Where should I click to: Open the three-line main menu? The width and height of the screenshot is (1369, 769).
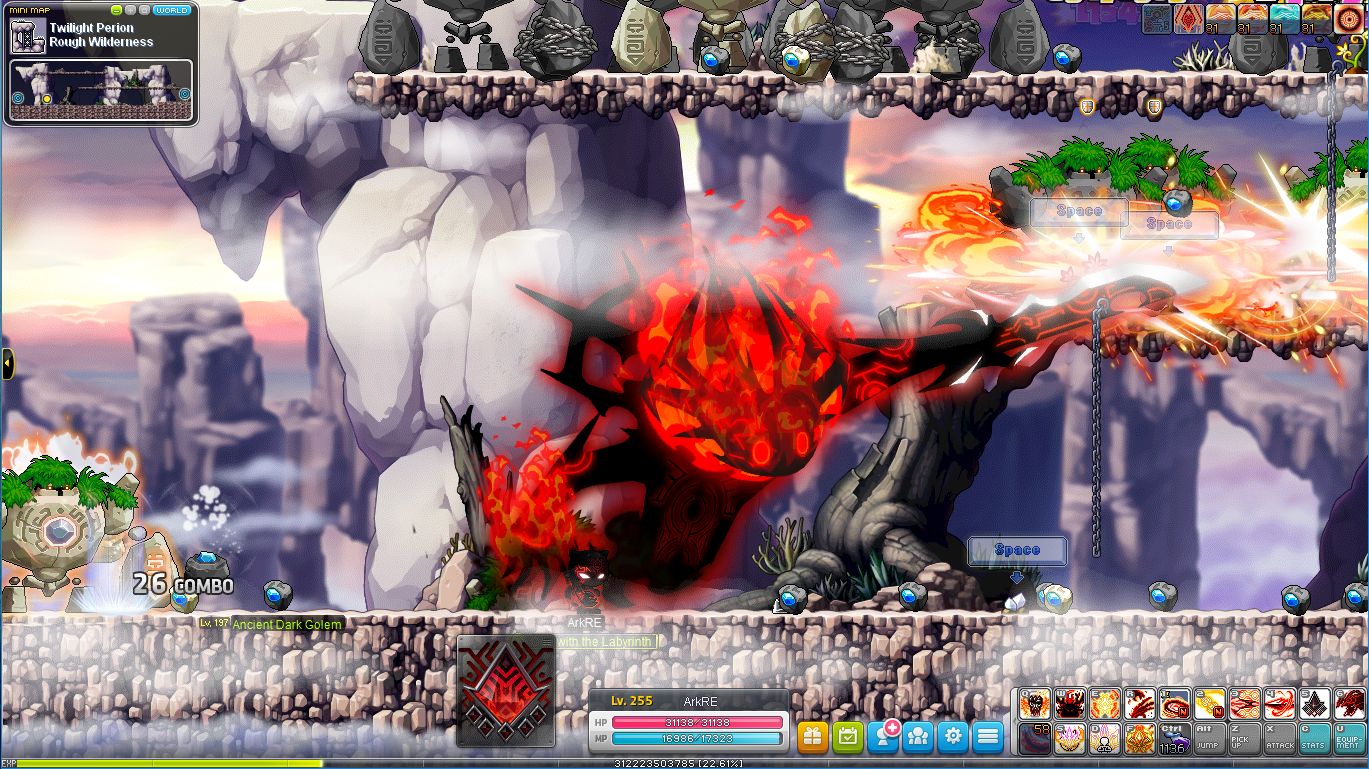coord(988,737)
